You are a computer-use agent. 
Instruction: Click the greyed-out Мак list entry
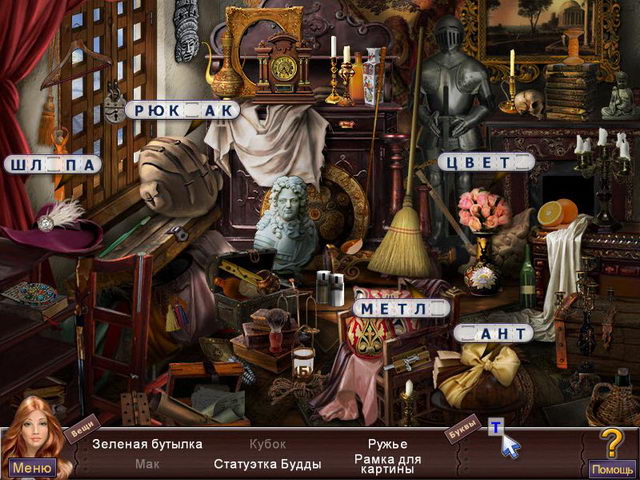pos(147,464)
